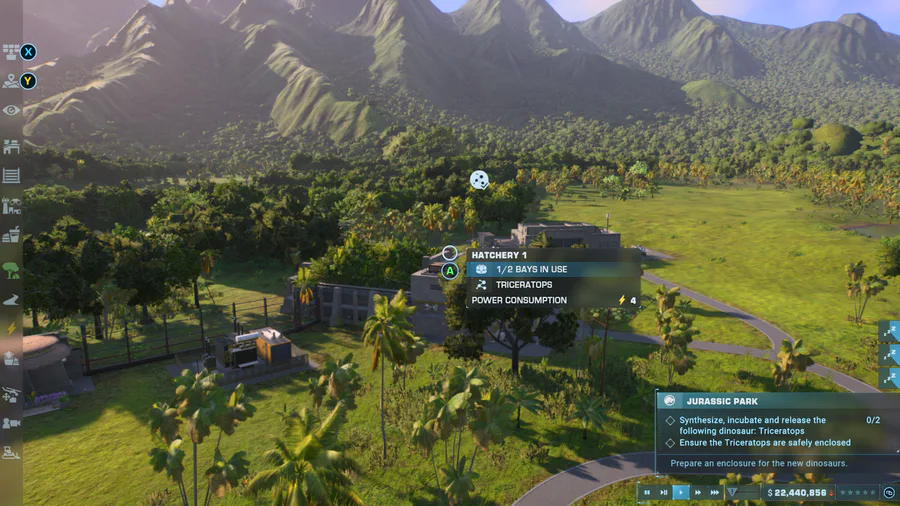
Task: Switch to triple fast-forward speed
Action: (715, 492)
